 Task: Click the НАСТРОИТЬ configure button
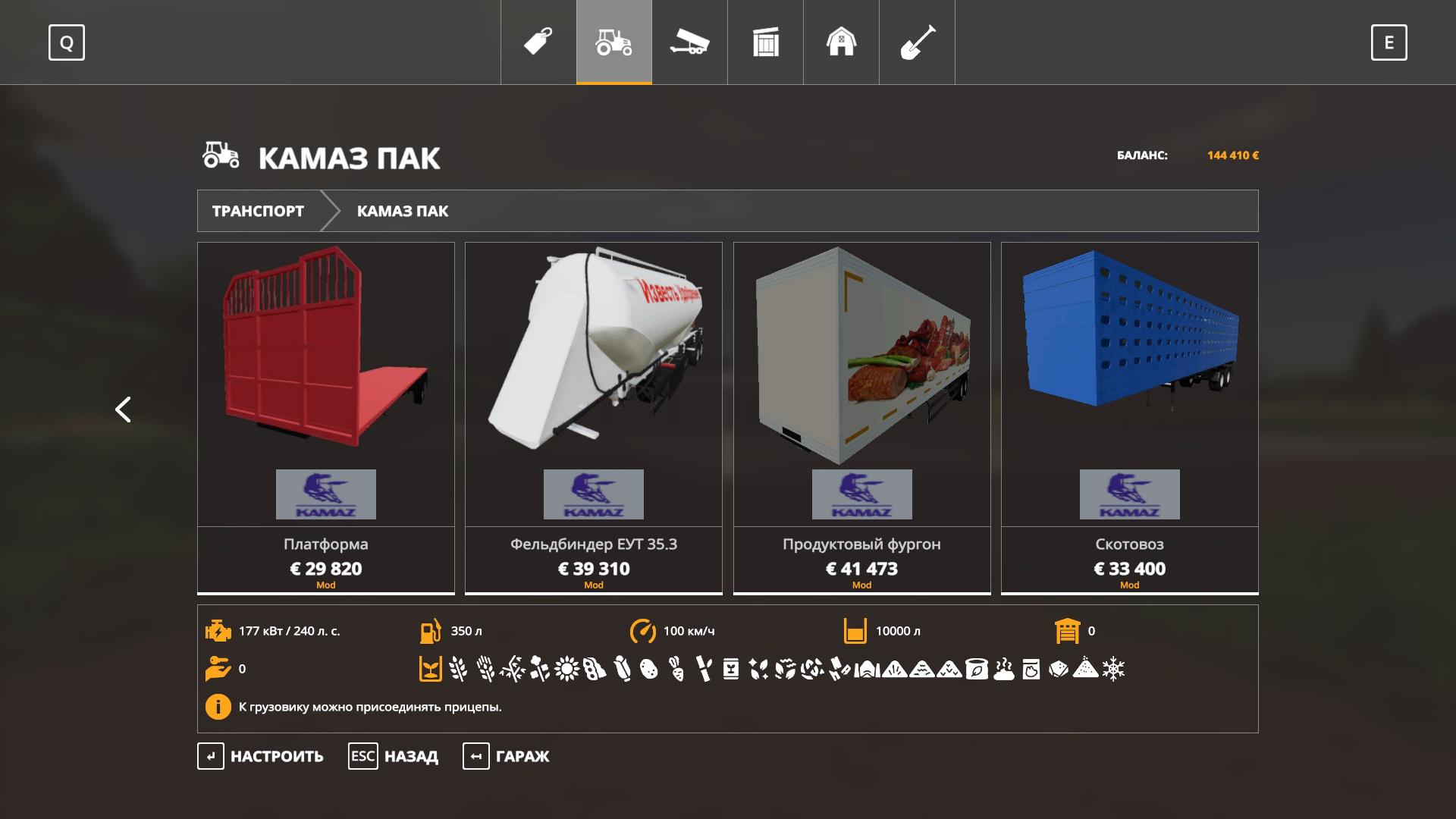(x=261, y=756)
